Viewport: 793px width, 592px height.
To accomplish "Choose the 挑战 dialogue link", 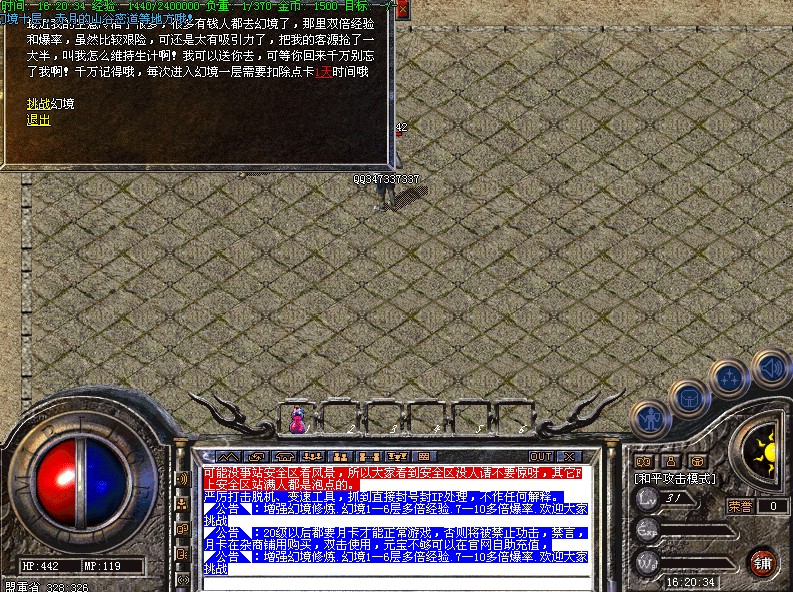I will click(x=38, y=104).
